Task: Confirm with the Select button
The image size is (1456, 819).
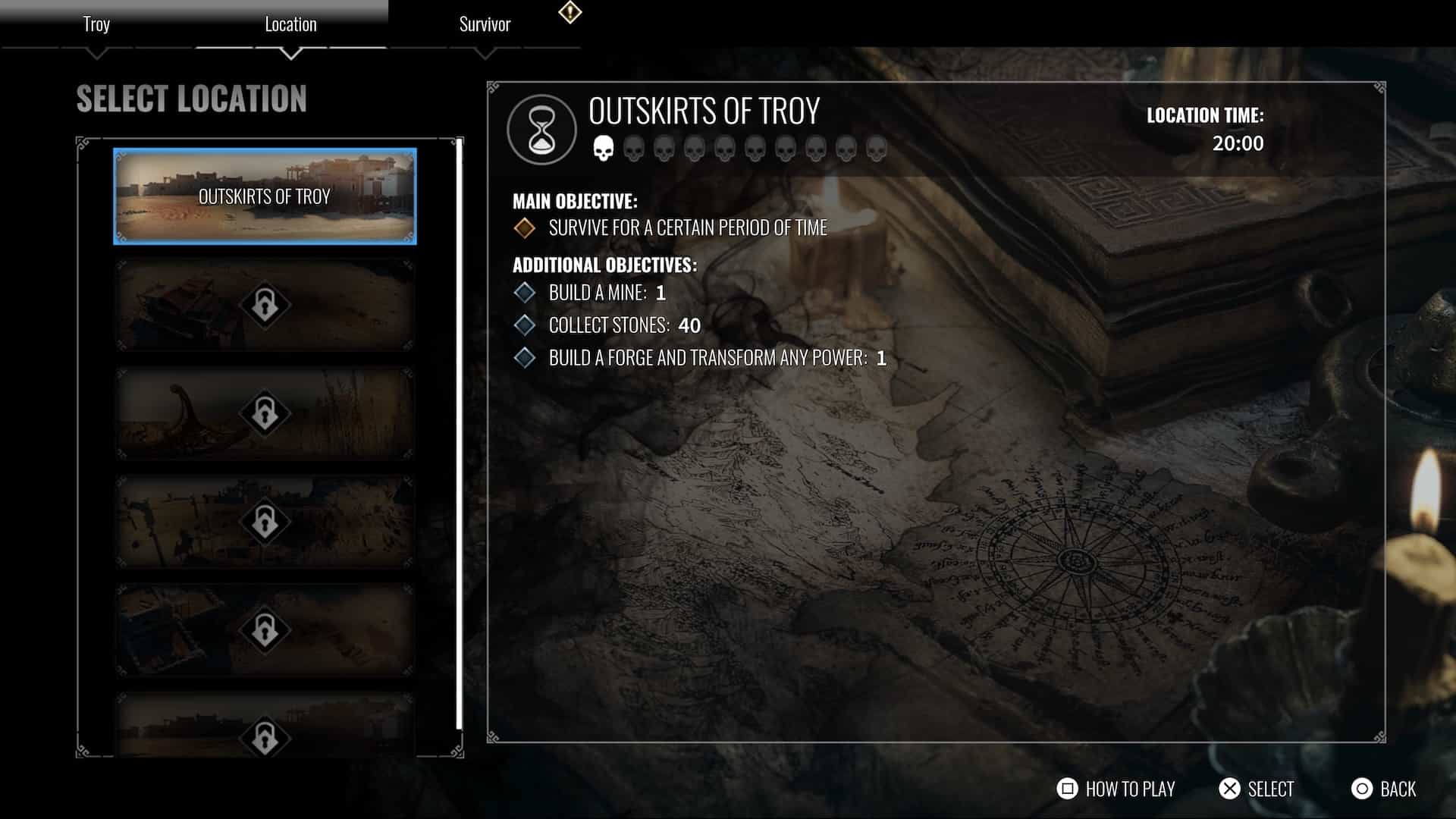Action: point(1257,789)
